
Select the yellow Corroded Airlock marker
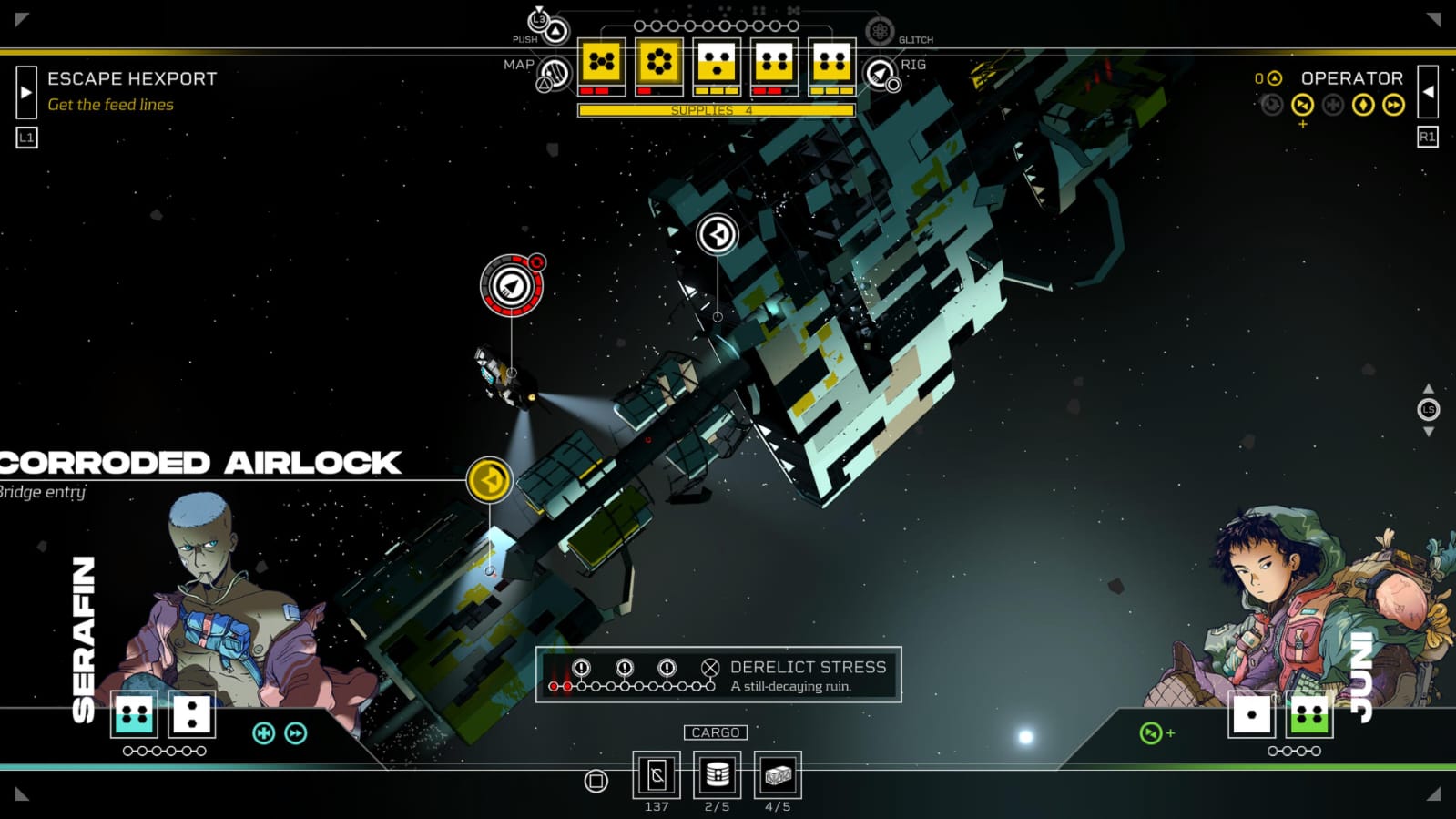coord(489,480)
